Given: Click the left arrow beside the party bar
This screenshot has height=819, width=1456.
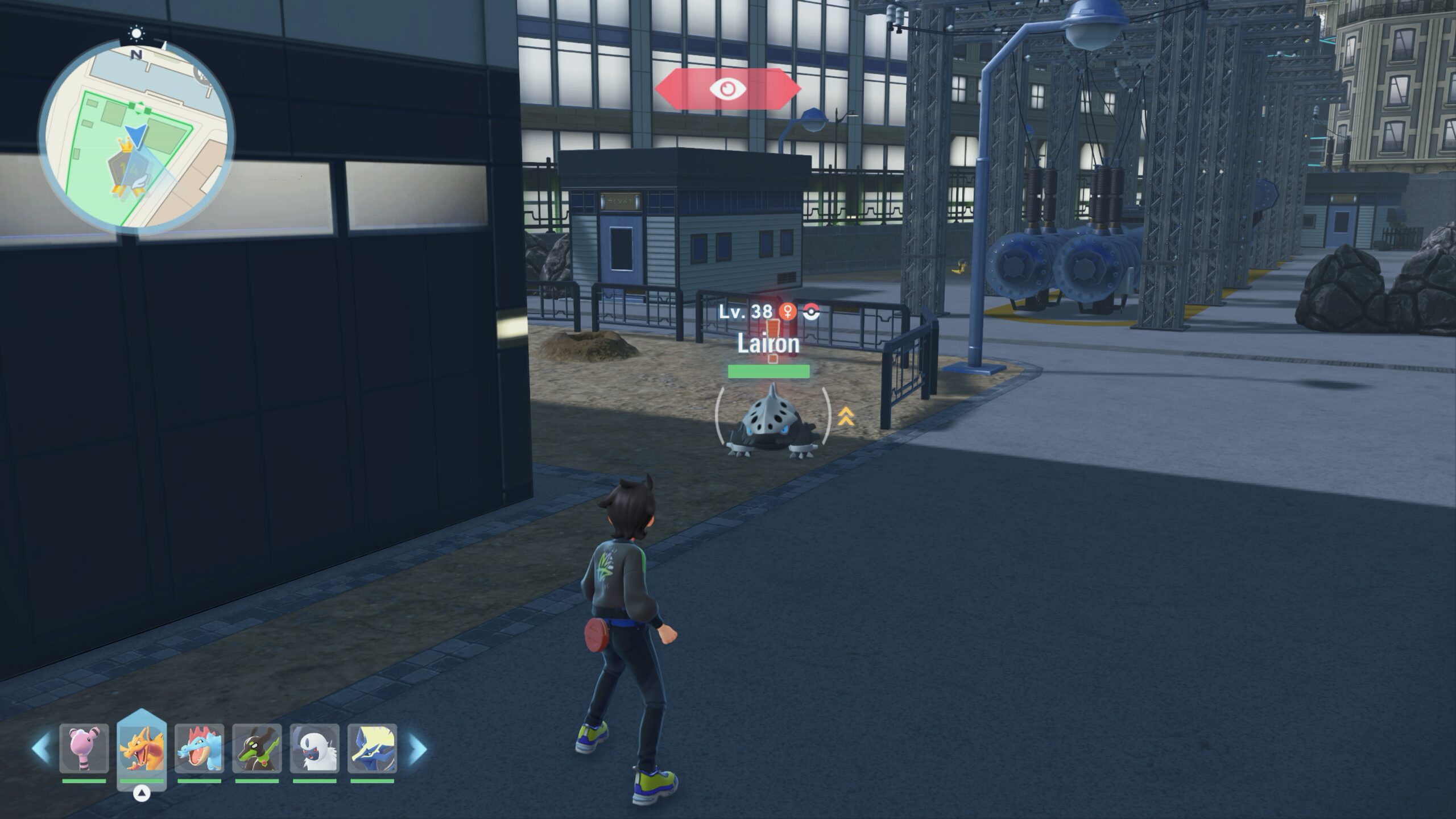Looking at the screenshot, I should [x=40, y=748].
